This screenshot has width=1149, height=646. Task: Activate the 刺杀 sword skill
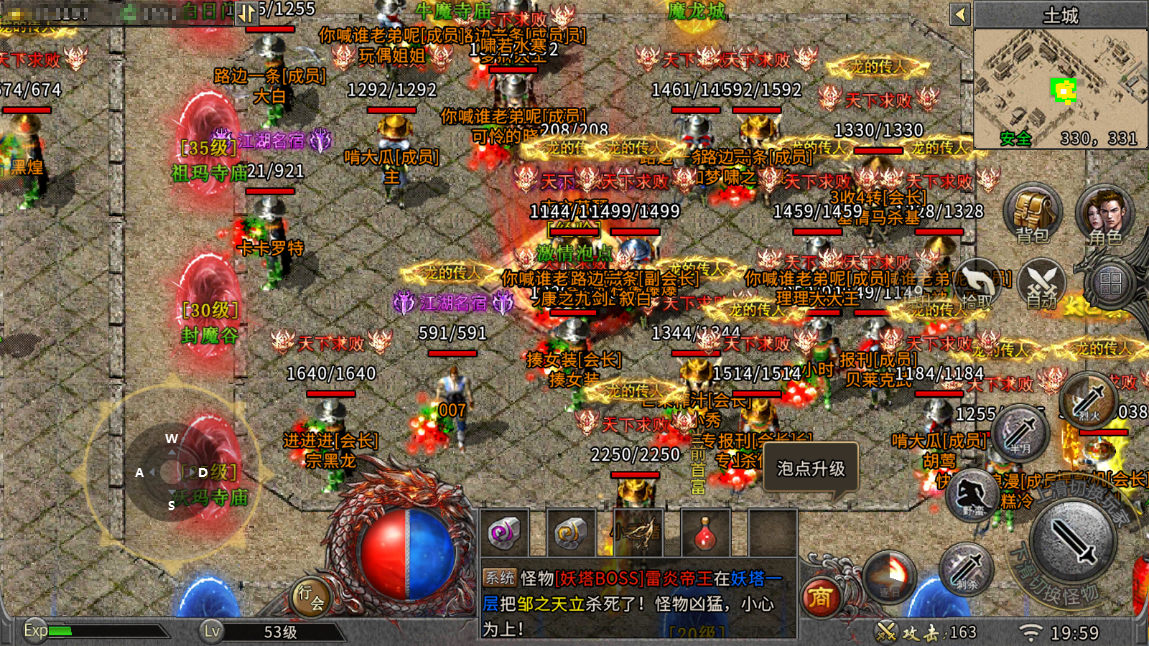(965, 572)
